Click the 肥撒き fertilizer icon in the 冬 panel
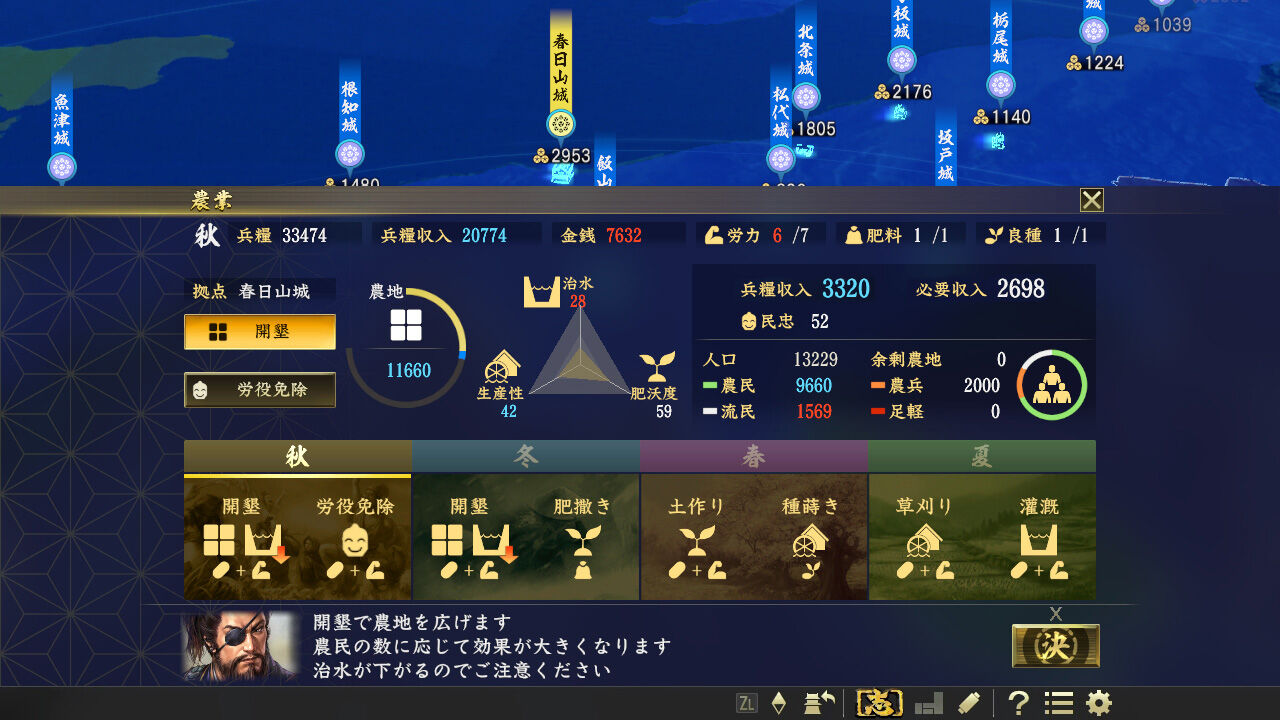 tap(584, 548)
